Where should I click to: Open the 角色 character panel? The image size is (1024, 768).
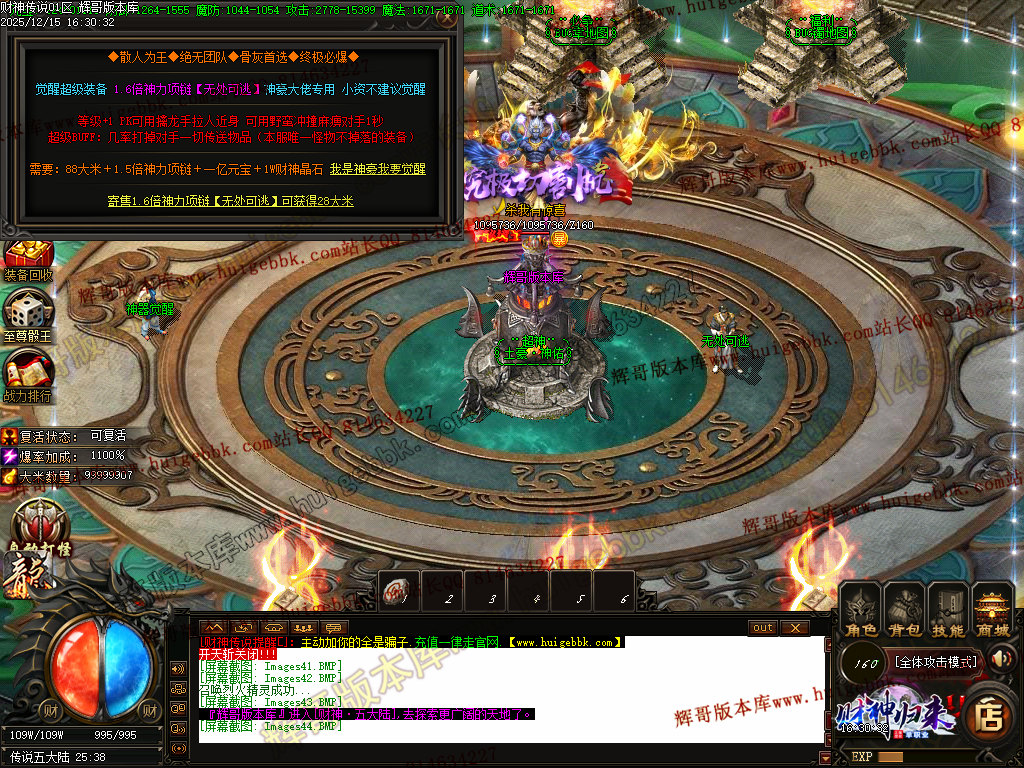click(861, 610)
